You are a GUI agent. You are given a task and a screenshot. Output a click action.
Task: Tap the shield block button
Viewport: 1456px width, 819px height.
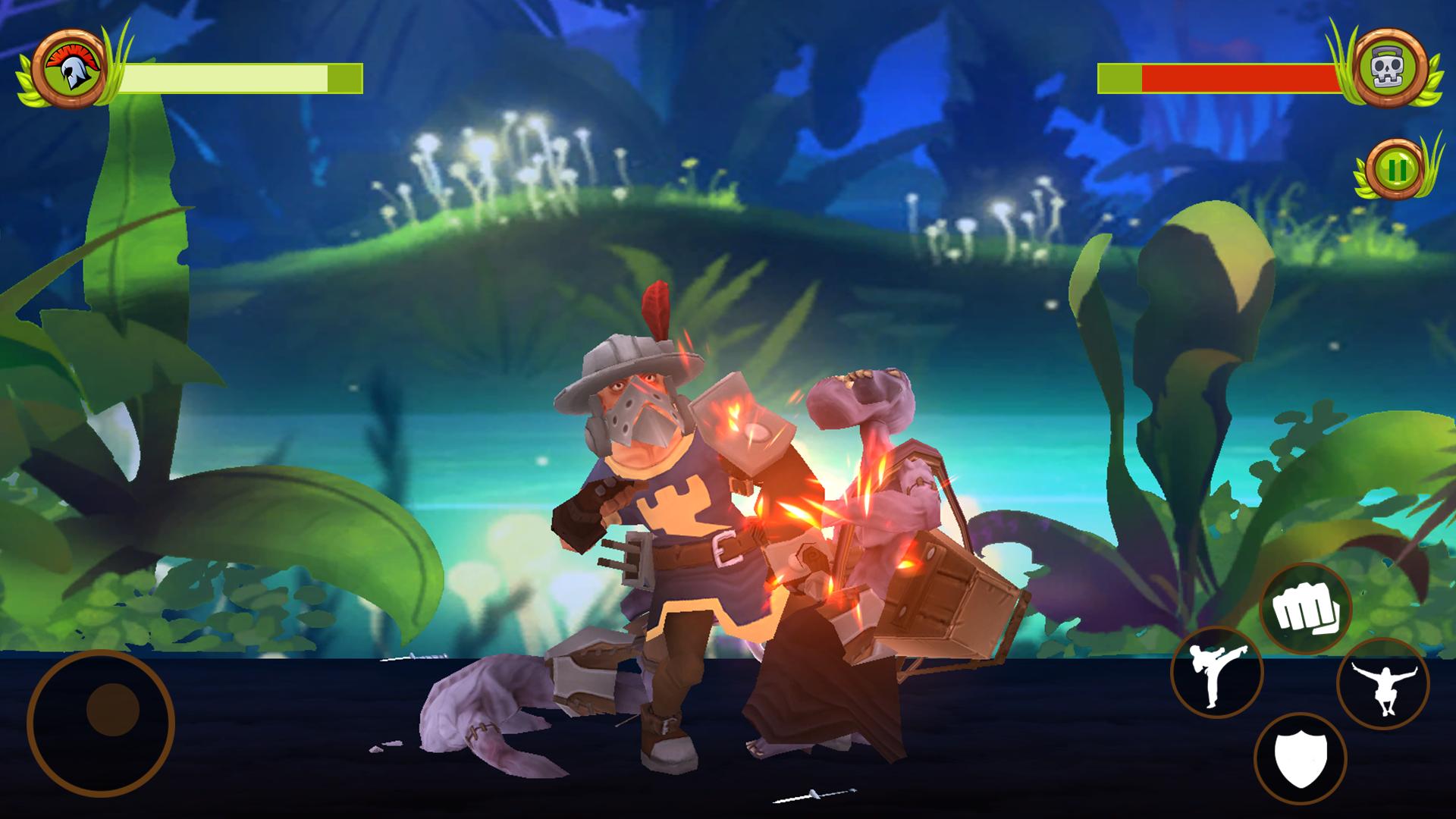coord(1300,759)
